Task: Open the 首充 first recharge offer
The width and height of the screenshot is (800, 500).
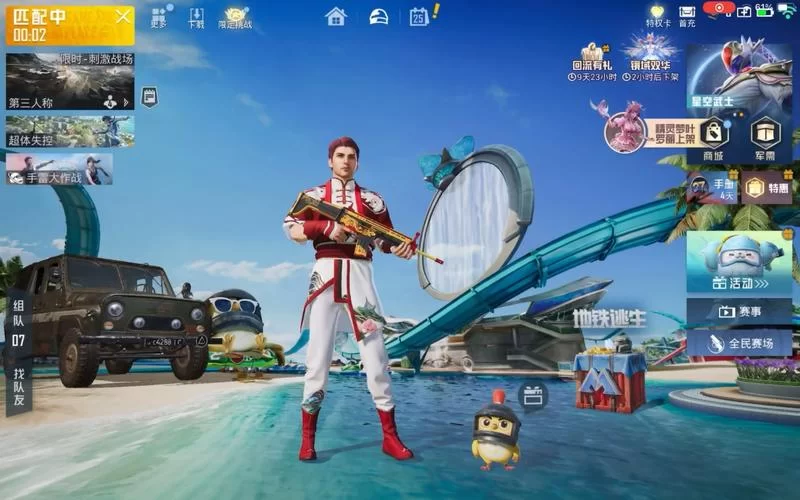Action: click(x=687, y=16)
